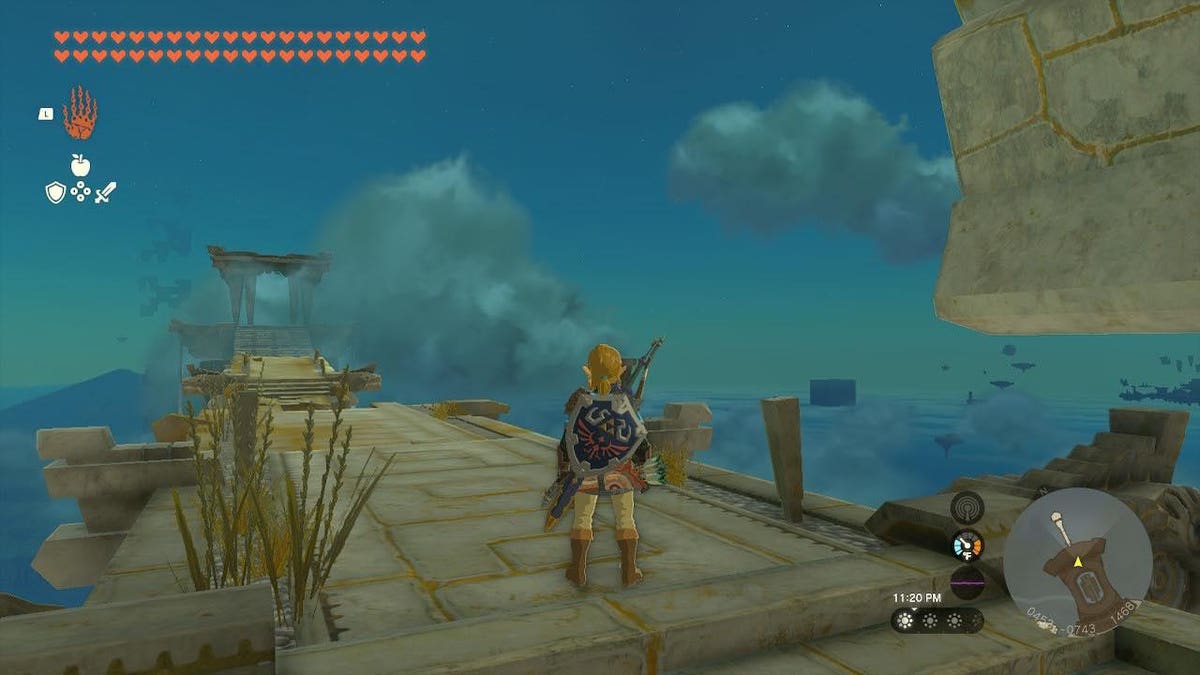This screenshot has width=1200, height=675.
Task: Click the weather forecast bar
Action: click(937, 620)
